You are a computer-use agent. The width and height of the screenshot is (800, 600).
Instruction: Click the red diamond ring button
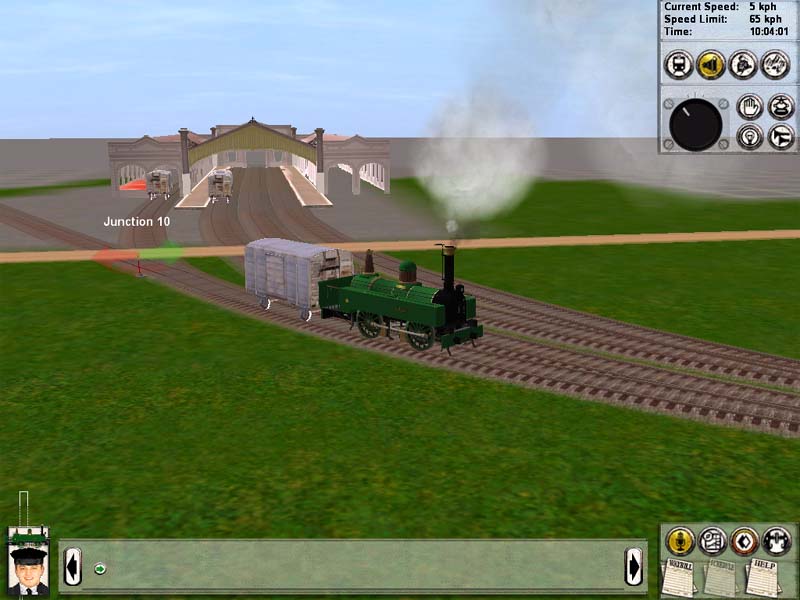click(744, 541)
